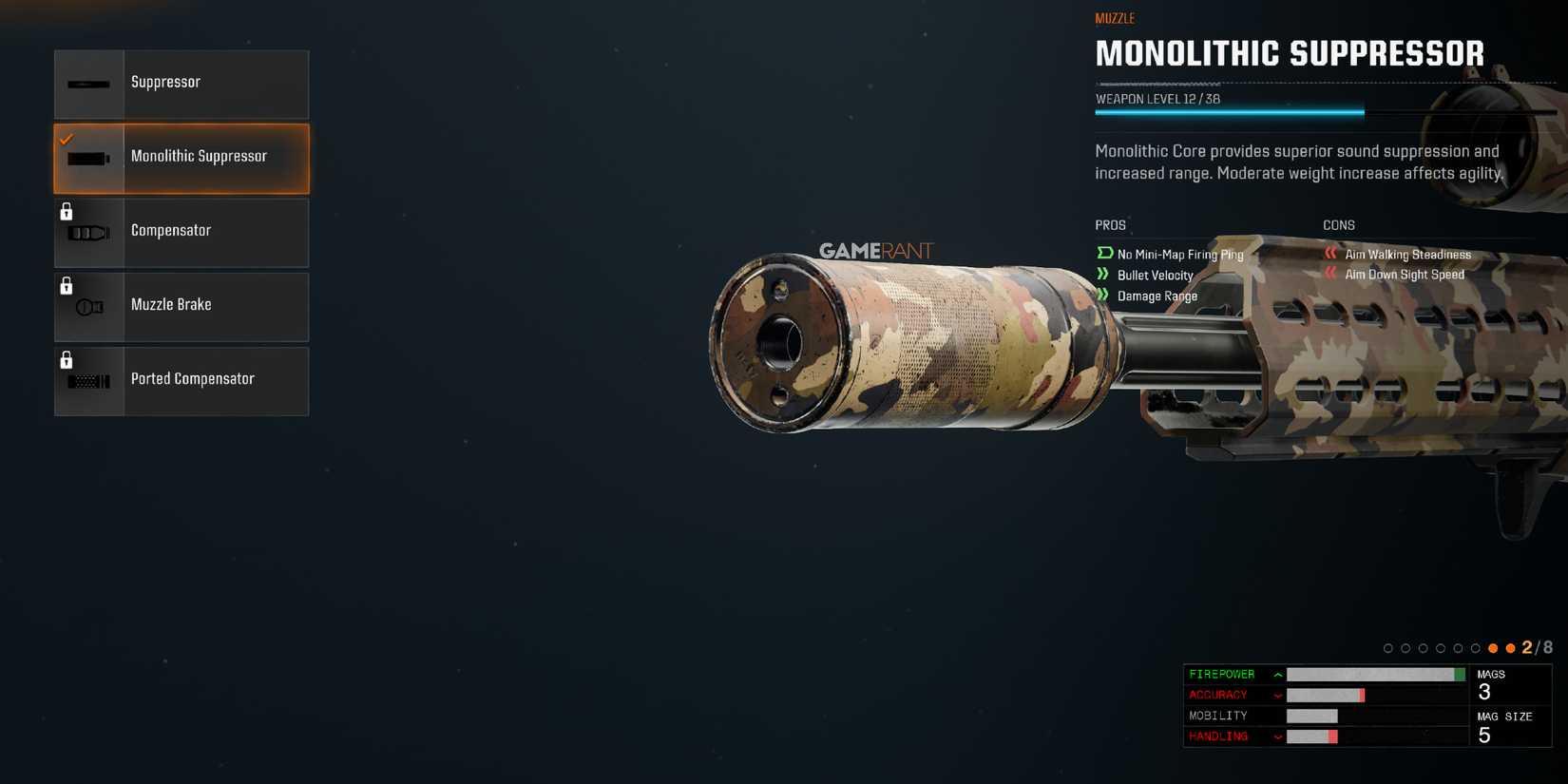Click the Accuracy stat collapse chevron
Image resolution: width=1568 pixels, height=784 pixels.
point(1276,695)
